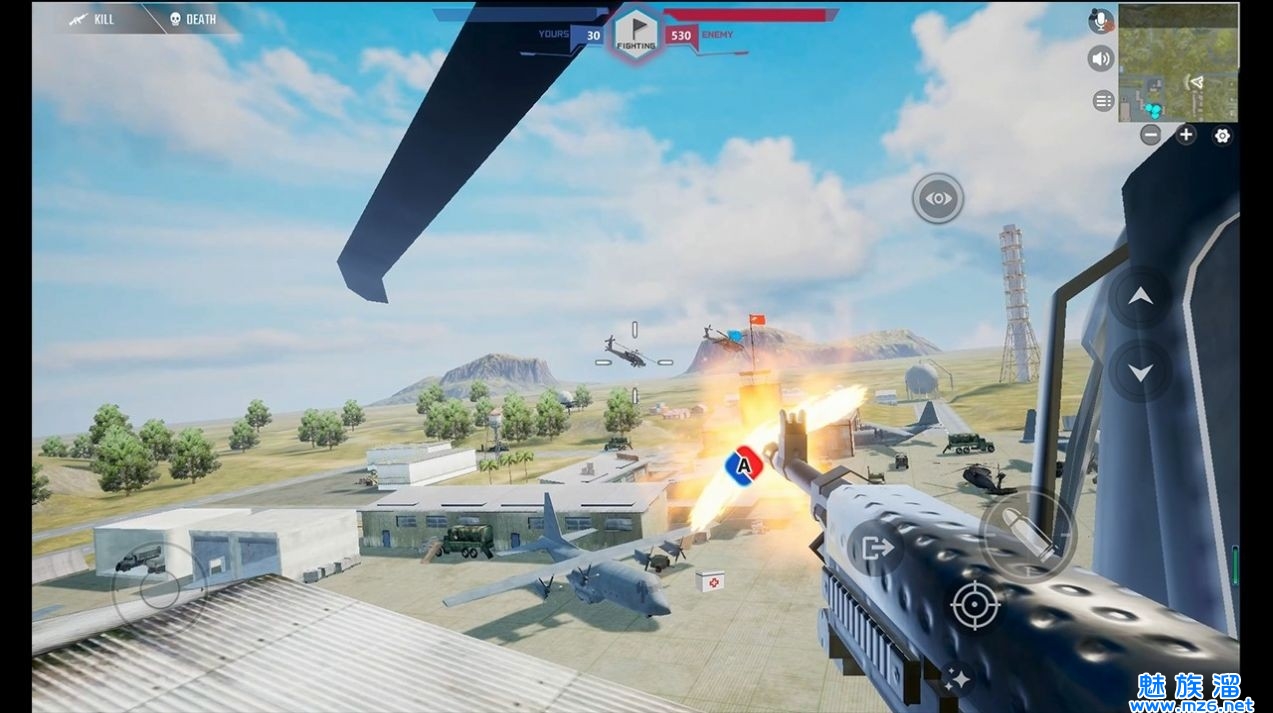Descend using the down arrow button

click(x=1141, y=372)
